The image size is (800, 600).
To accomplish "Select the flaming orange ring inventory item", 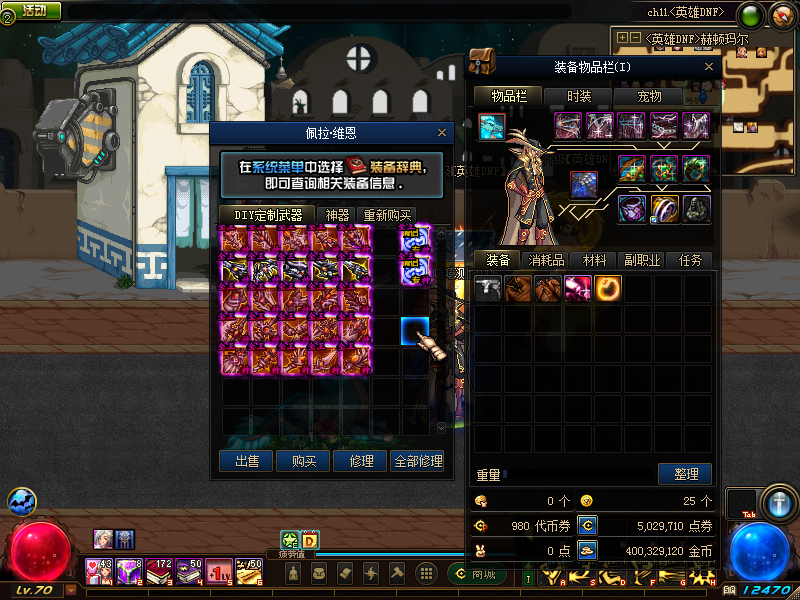I will click(x=608, y=289).
